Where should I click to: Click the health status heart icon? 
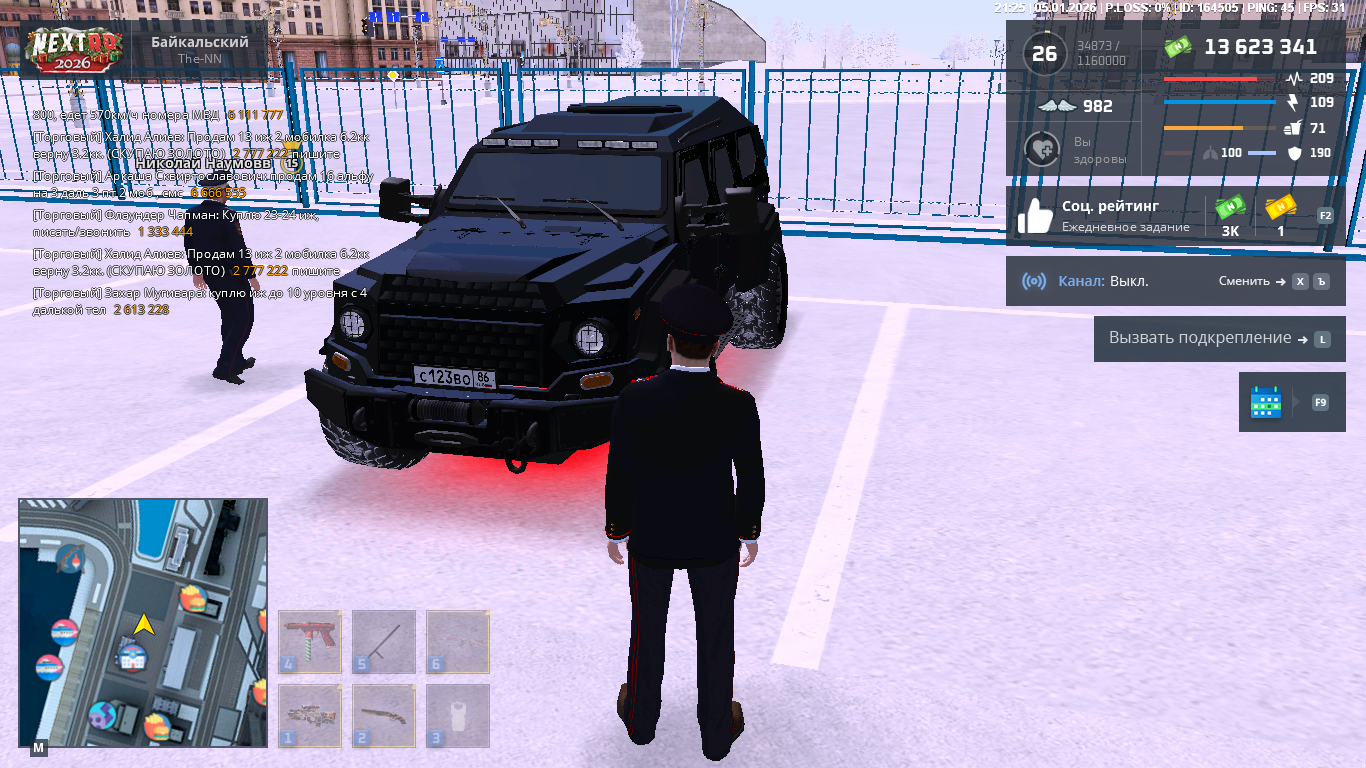pyautogui.click(x=1042, y=149)
